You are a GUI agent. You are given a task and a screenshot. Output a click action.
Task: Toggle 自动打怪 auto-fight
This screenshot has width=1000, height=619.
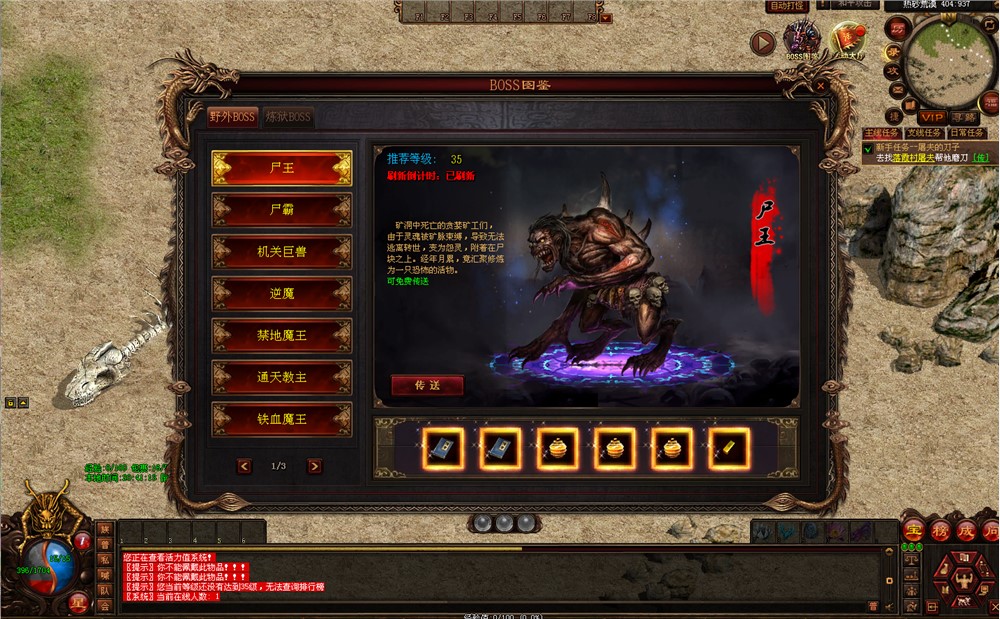(x=787, y=6)
